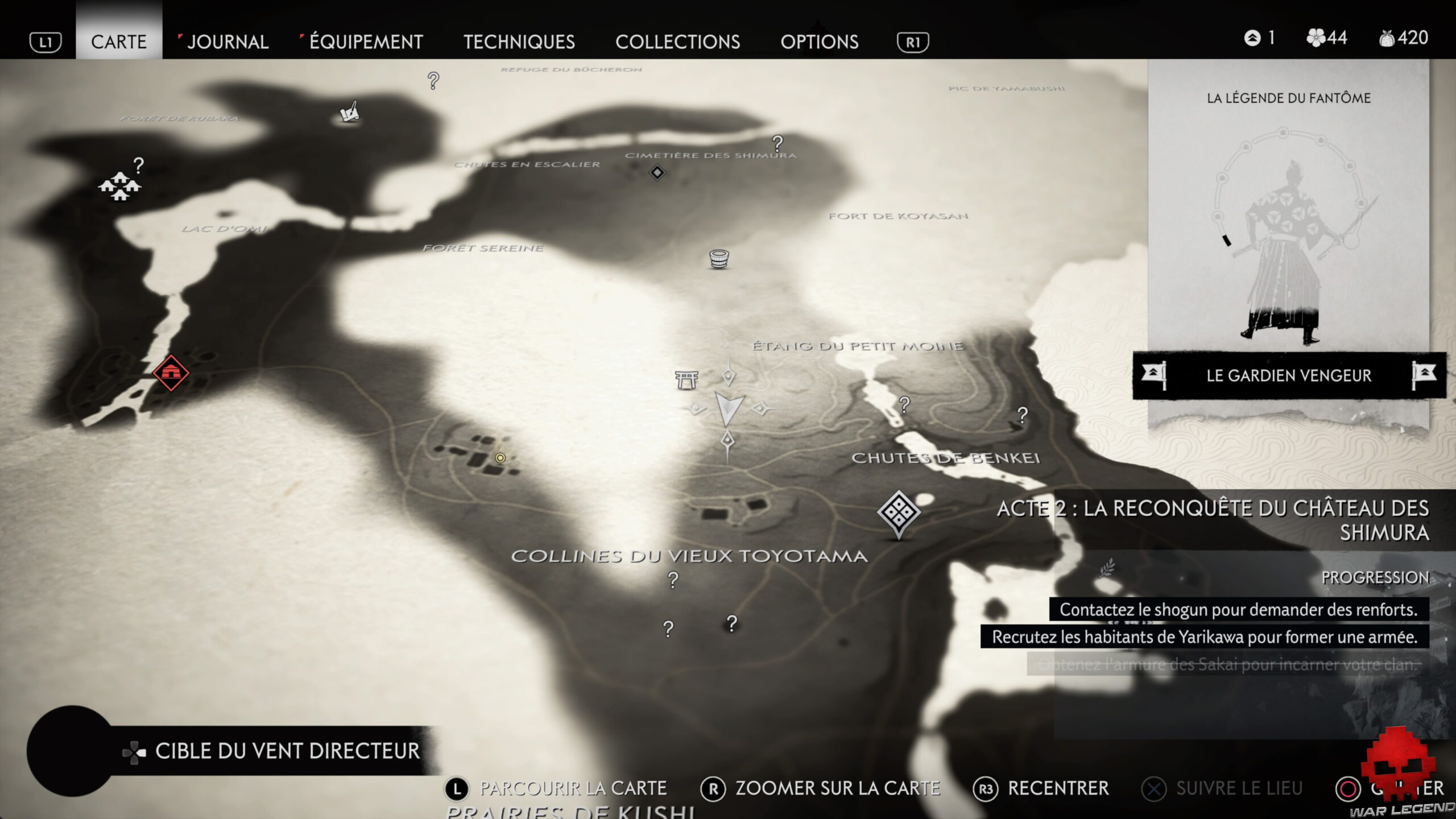
Task: Open the COLLECTIONS tab
Action: [678, 42]
